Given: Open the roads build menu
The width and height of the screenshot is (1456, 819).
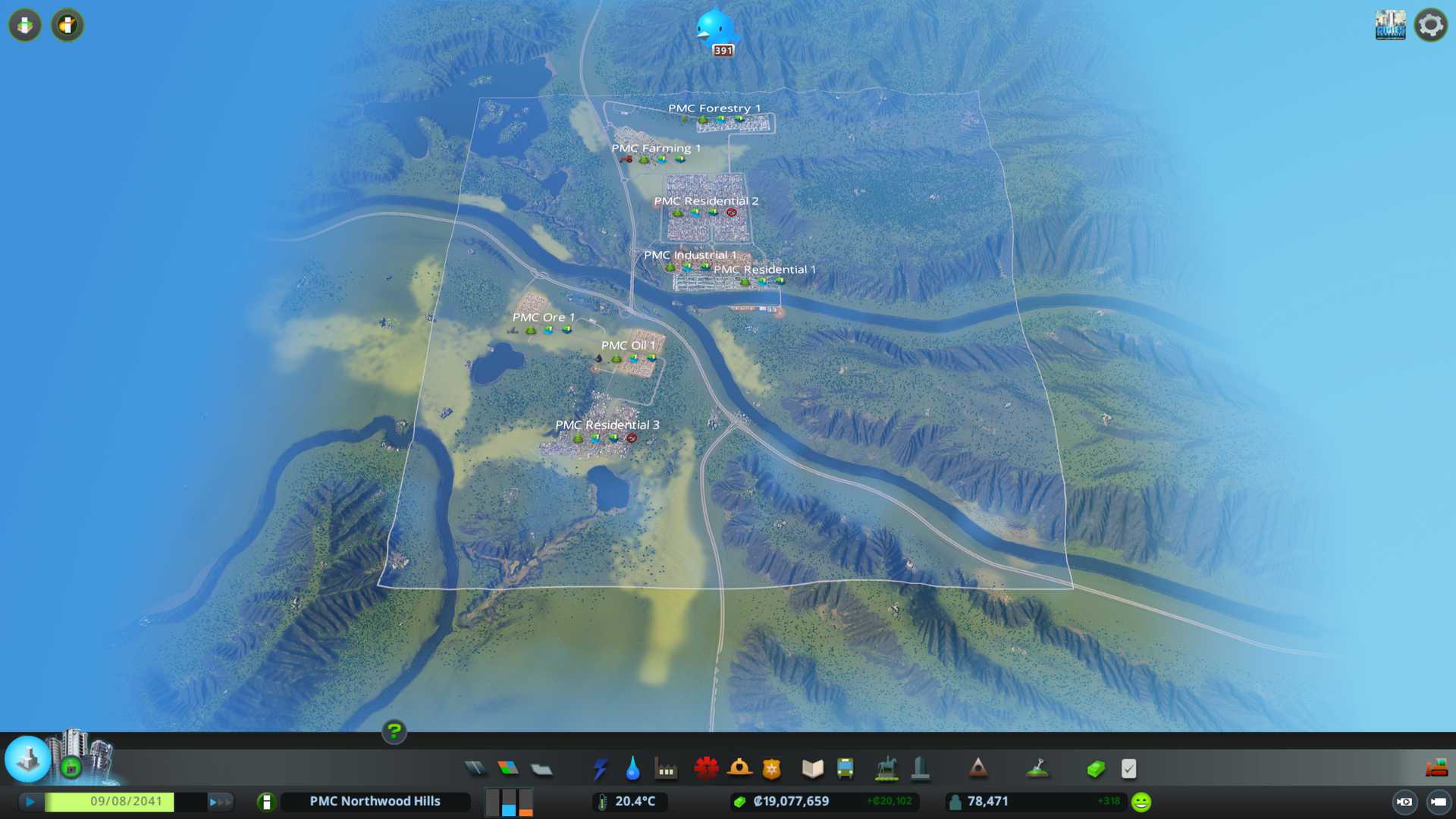Looking at the screenshot, I should [475, 769].
